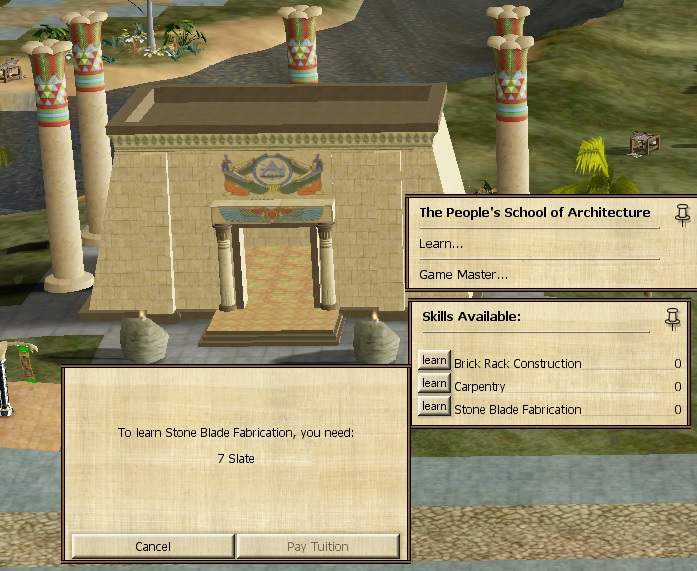The image size is (697, 571).
Task: Learn the Carpentry skill
Action: (433, 384)
